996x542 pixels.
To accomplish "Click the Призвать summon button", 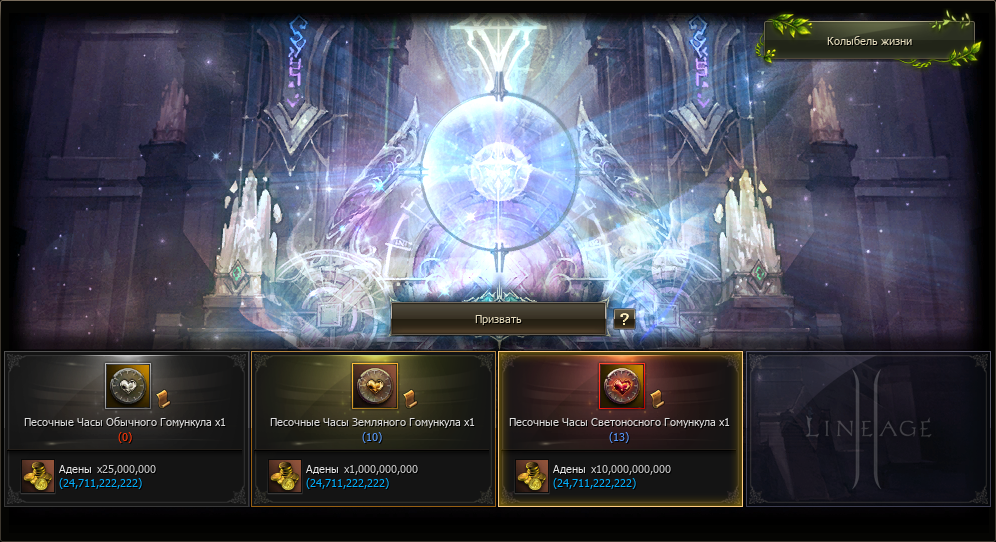I will tap(498, 319).
